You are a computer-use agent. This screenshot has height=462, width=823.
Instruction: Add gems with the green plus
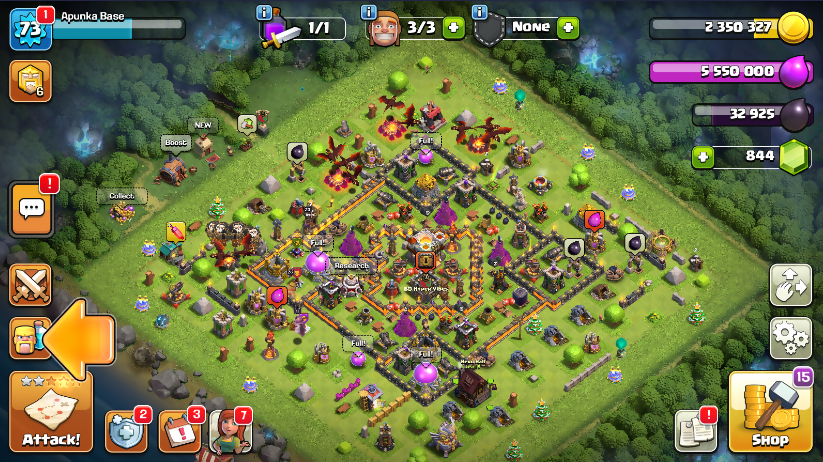pyautogui.click(x=704, y=157)
